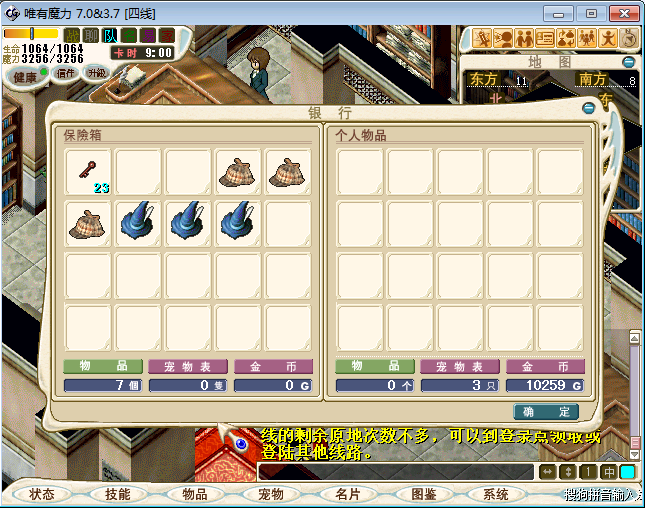This screenshot has width=645, height=508.
Task: Activate the trade money-bag exchange icon
Action: (566, 38)
